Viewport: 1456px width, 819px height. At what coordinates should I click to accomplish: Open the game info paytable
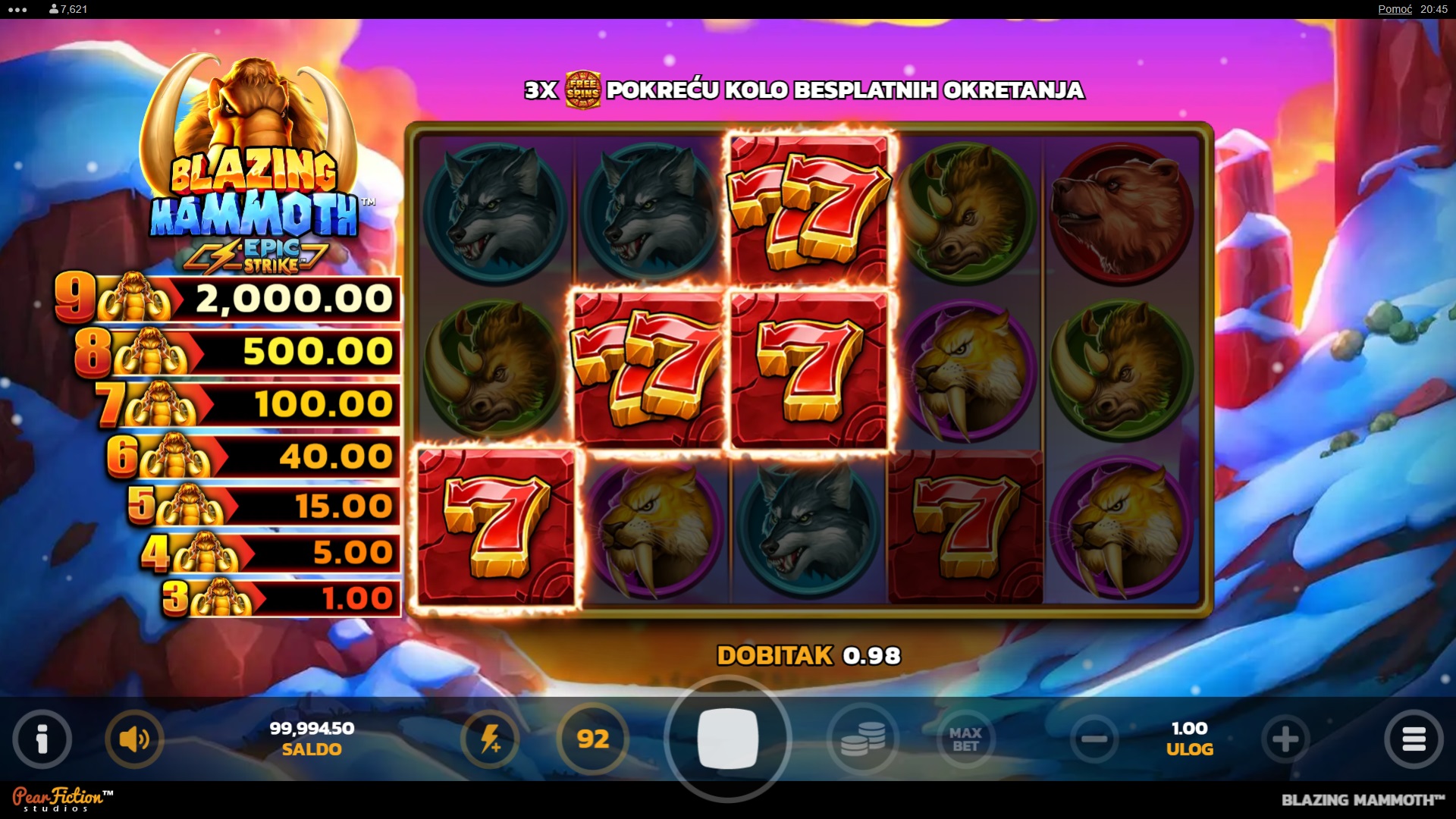(42, 739)
